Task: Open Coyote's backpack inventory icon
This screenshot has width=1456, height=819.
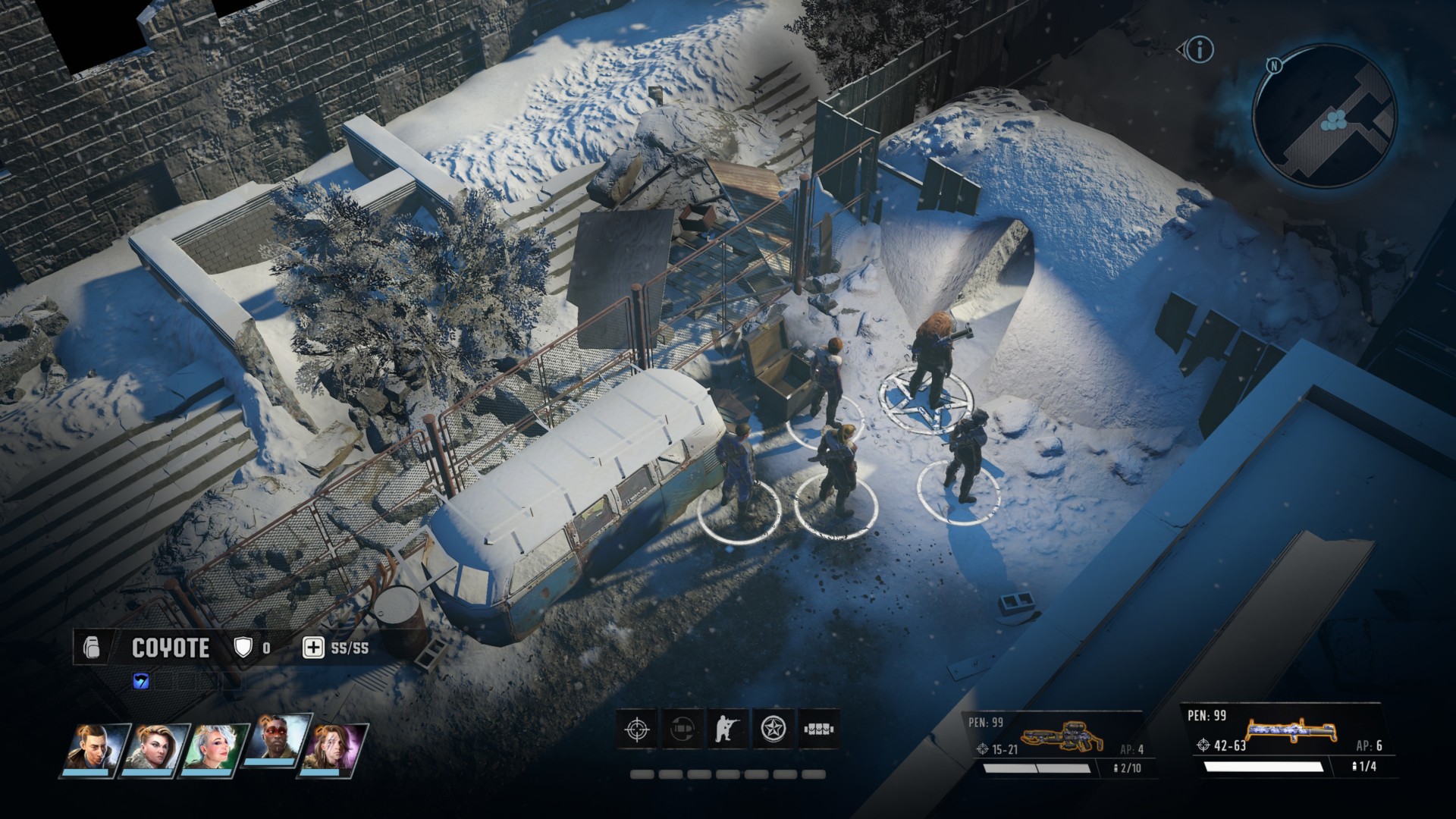Action: [91, 648]
